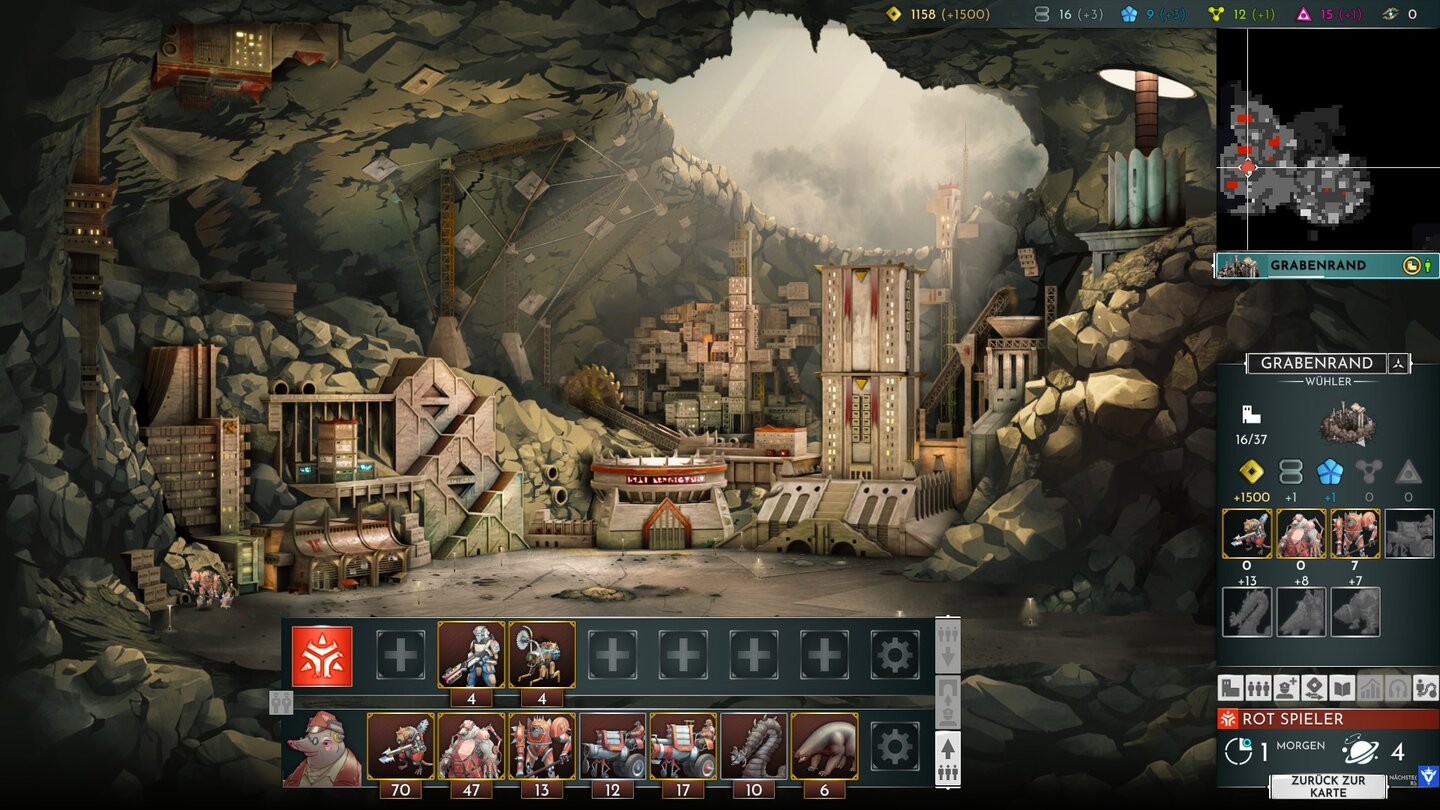Open the open-book icon tab

(x=1342, y=688)
